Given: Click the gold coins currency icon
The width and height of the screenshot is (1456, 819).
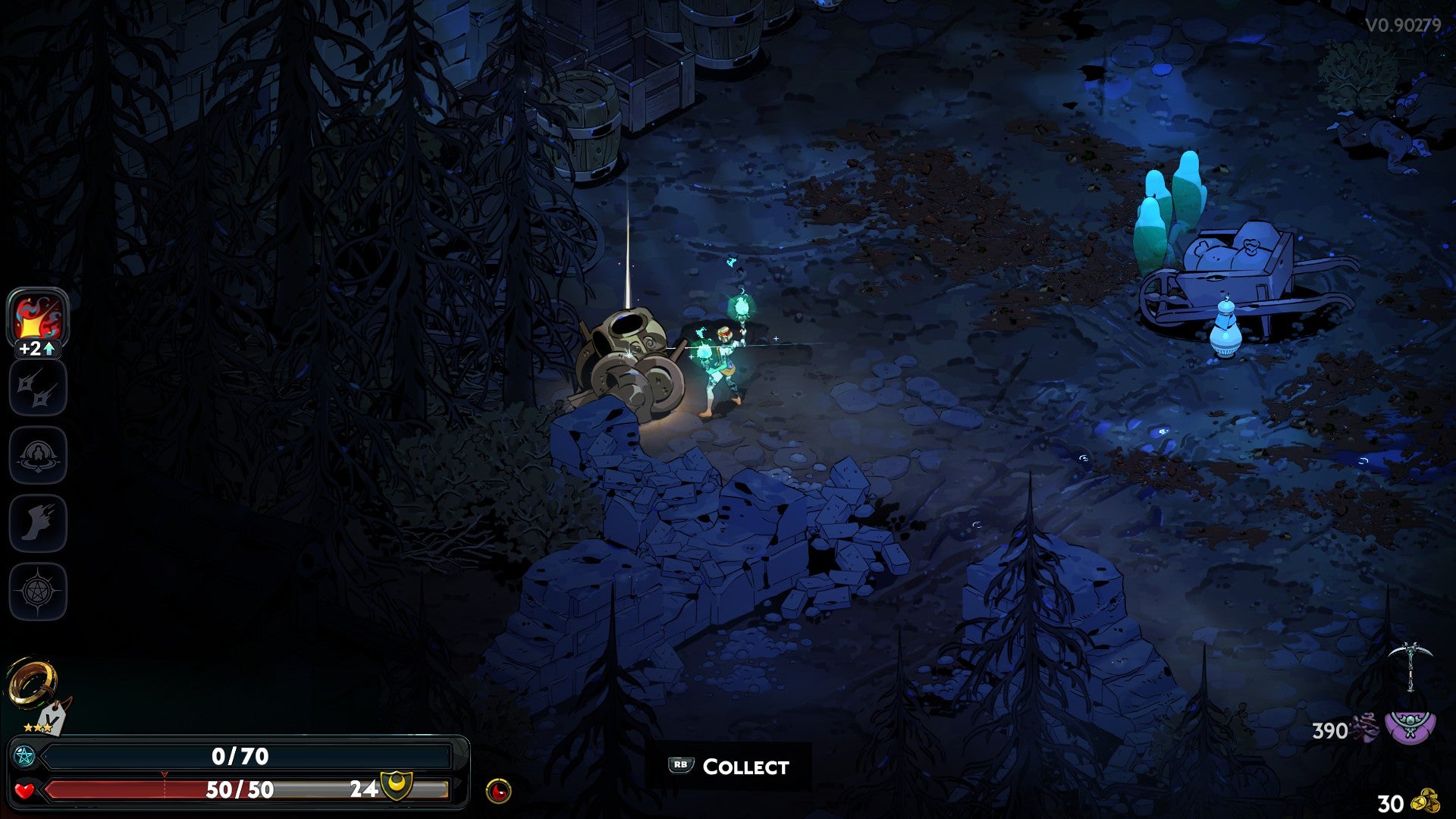Looking at the screenshot, I should click(x=1424, y=800).
